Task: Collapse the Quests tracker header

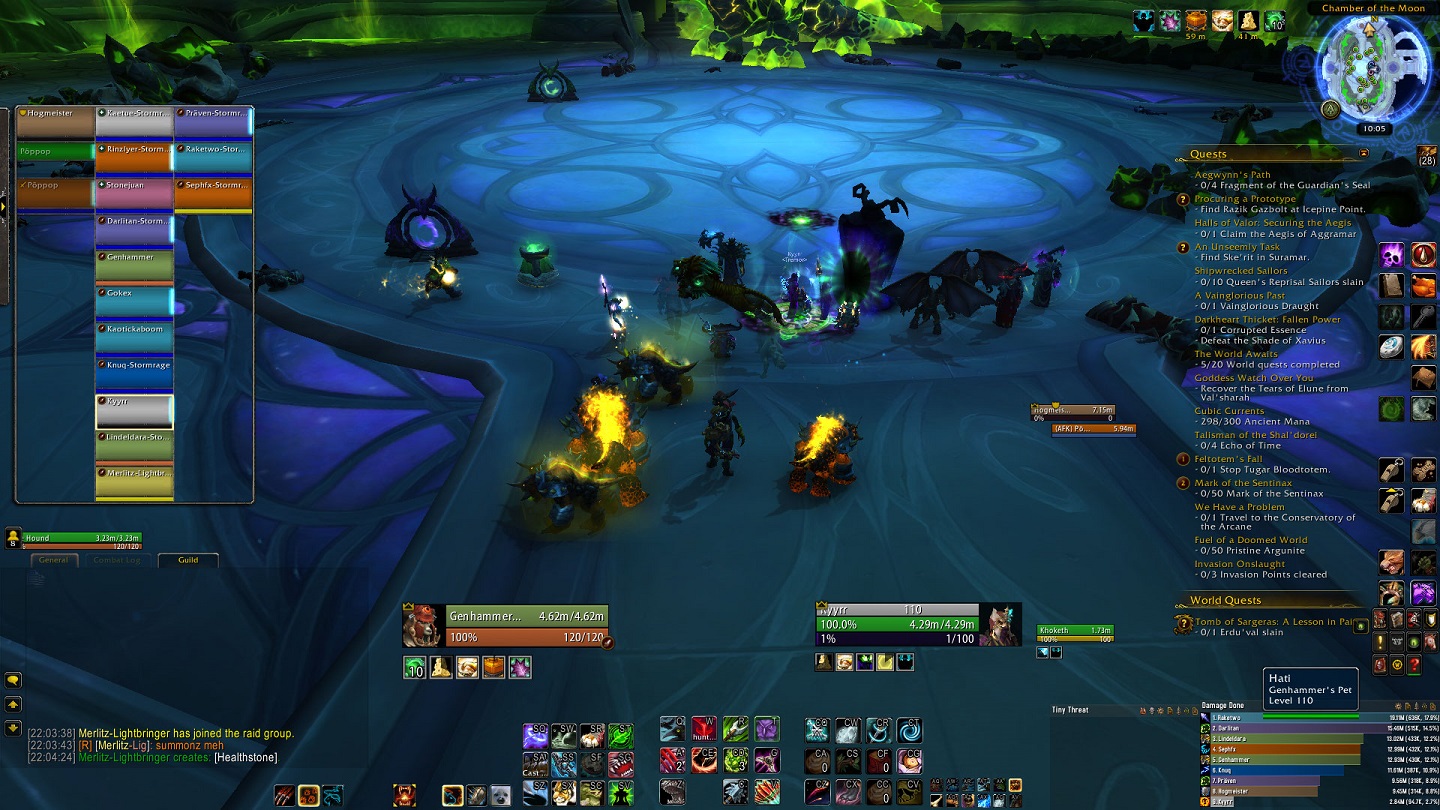Action: [1364, 154]
